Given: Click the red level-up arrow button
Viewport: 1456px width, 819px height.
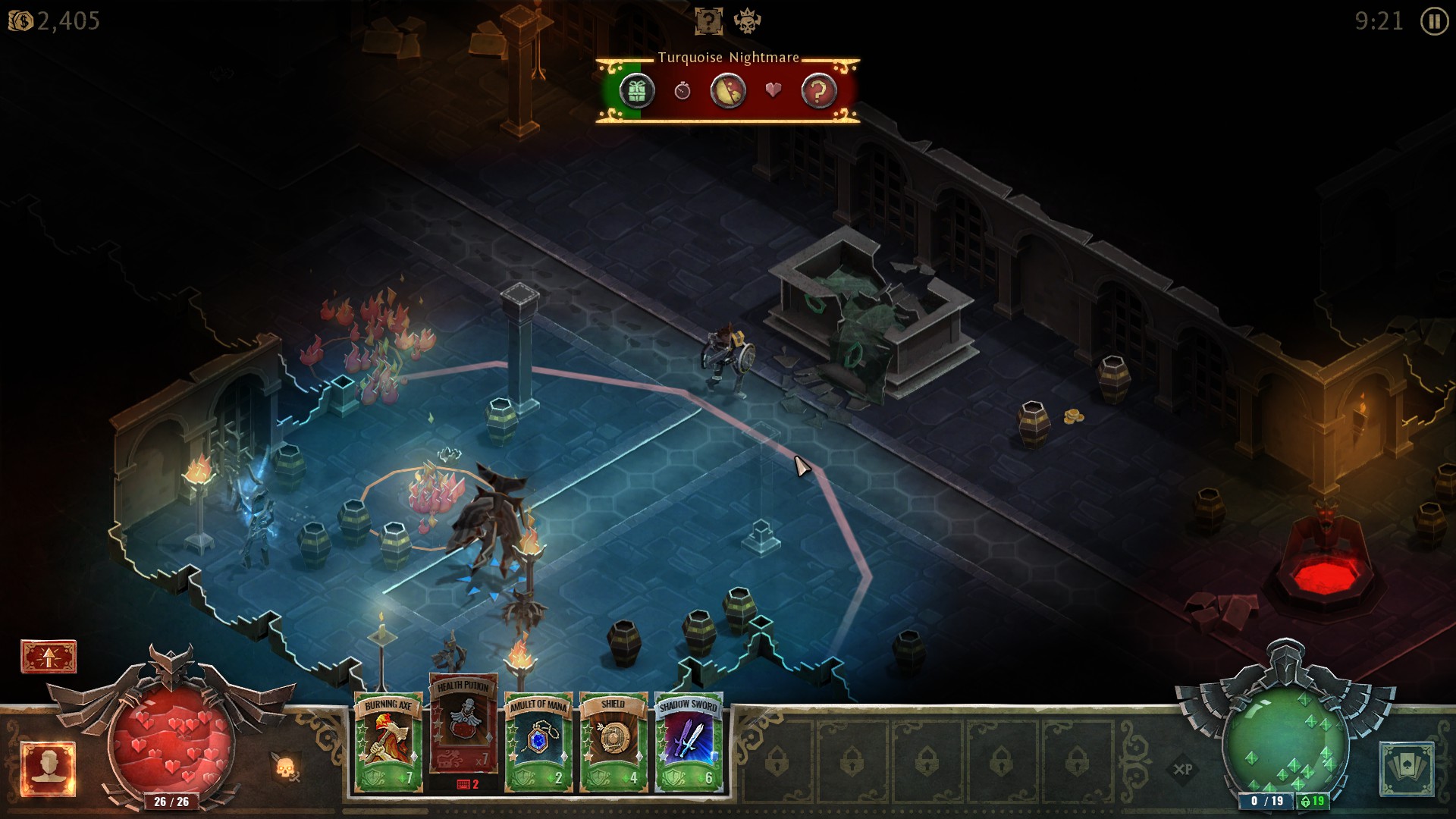Looking at the screenshot, I should point(49,657).
